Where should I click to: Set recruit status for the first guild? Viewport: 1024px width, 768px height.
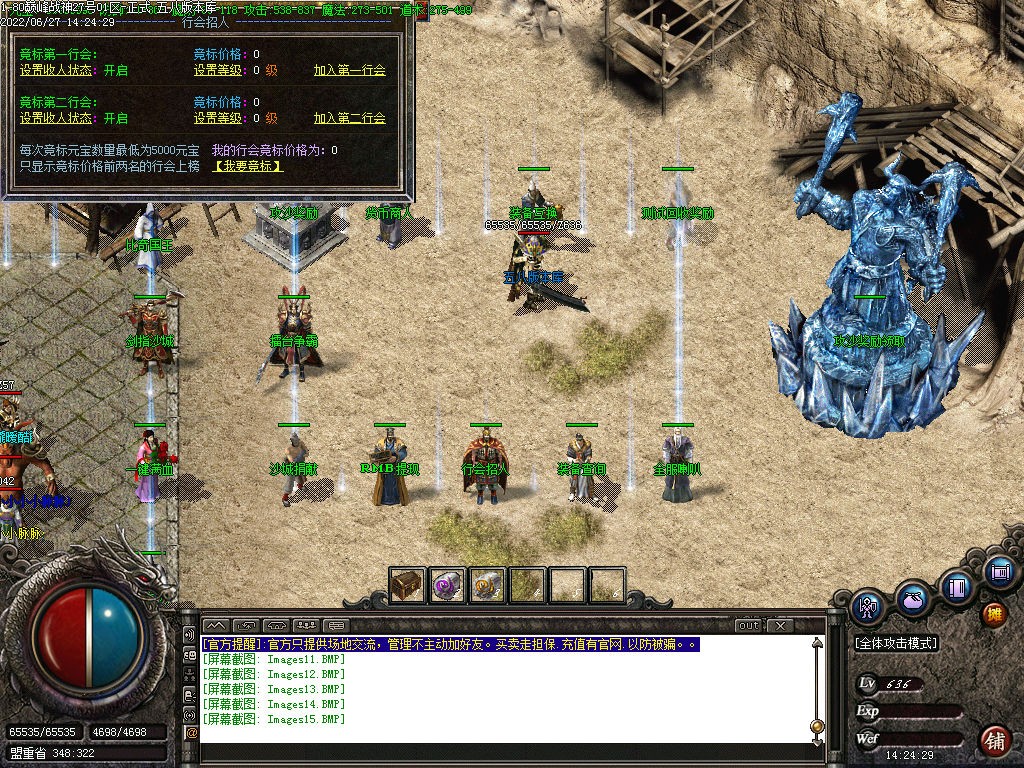pyautogui.click(x=59, y=71)
